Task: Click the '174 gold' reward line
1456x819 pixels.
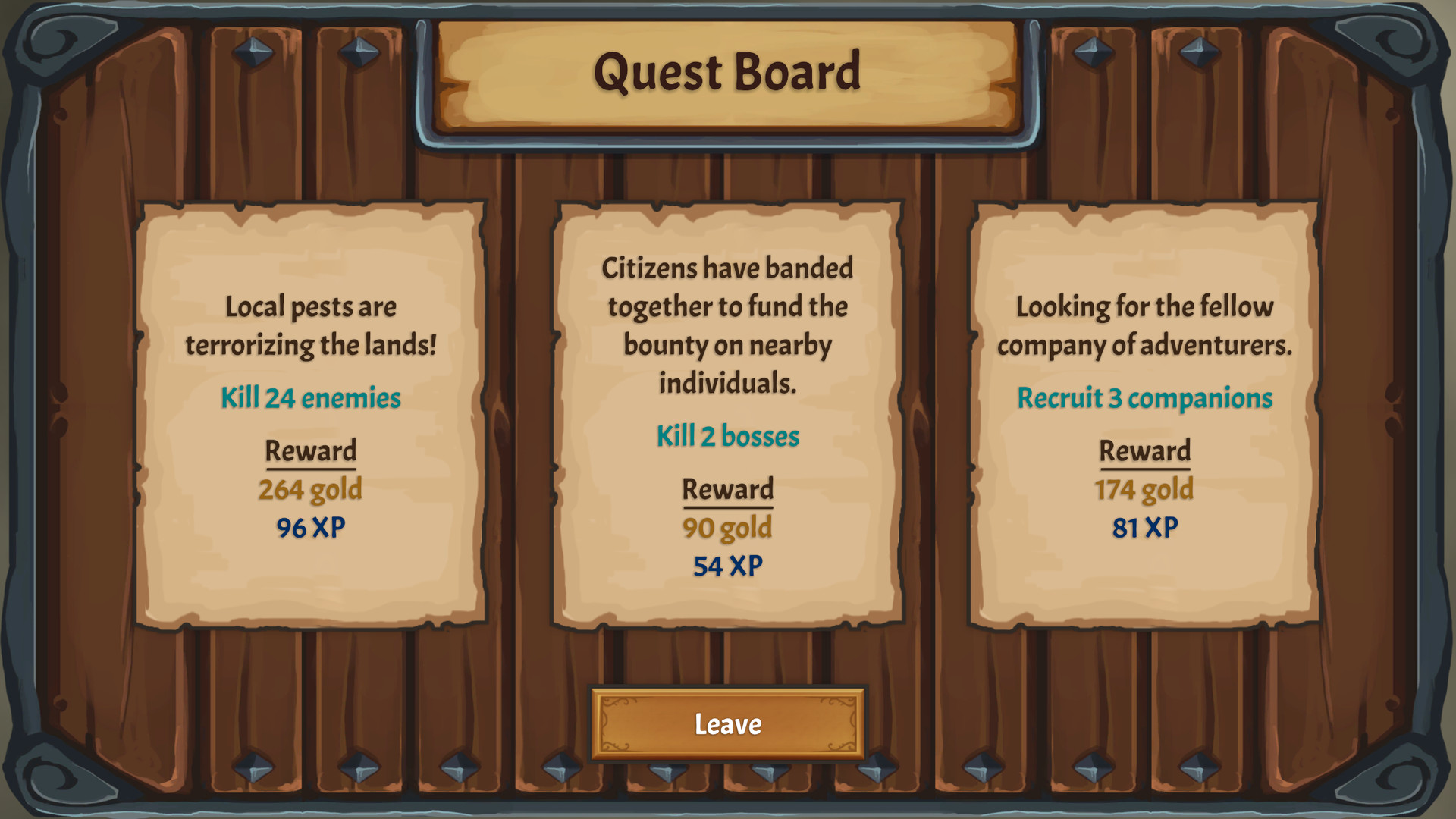Action: click(x=1146, y=490)
